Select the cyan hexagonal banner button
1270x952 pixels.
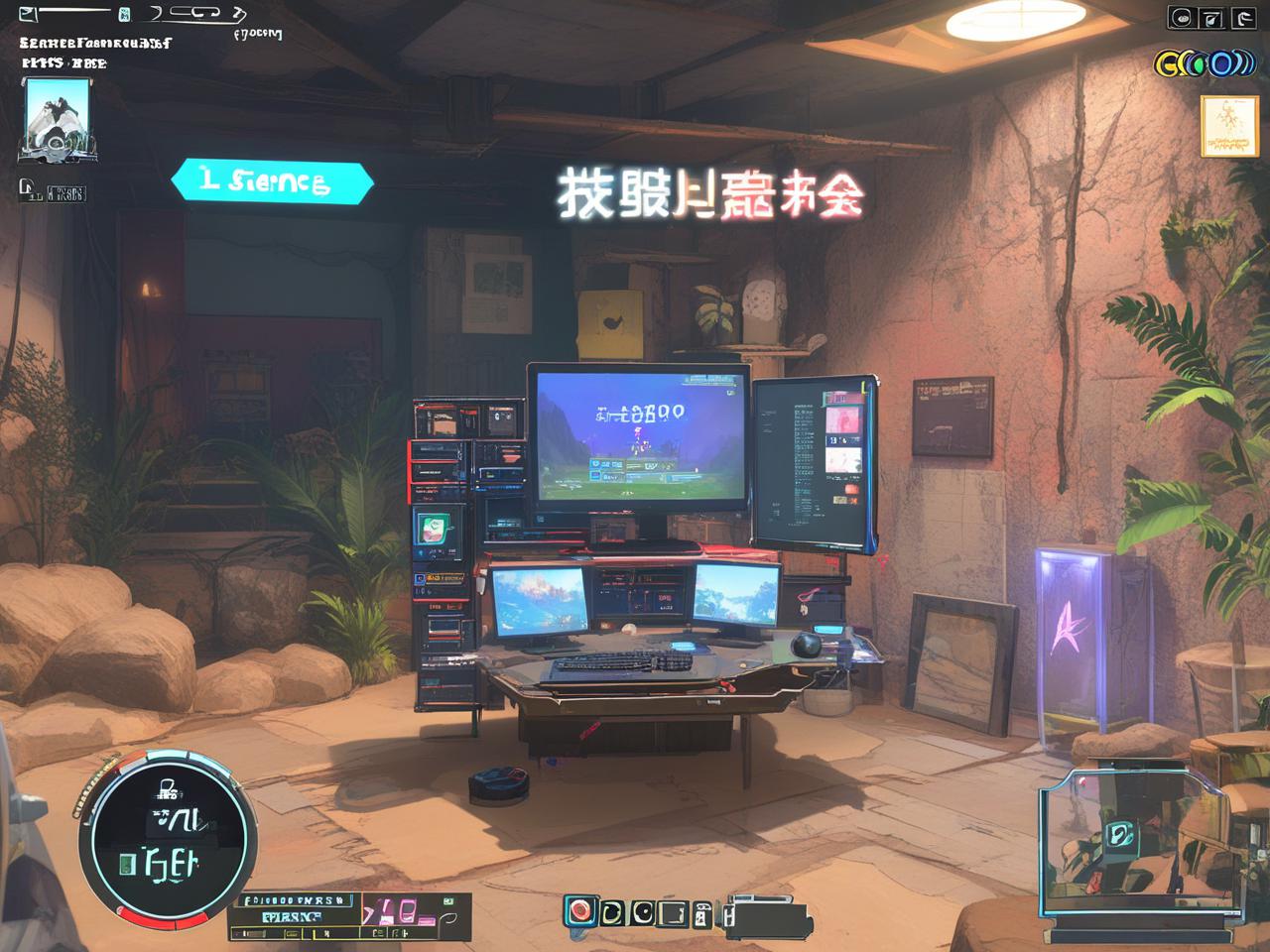click(272, 182)
